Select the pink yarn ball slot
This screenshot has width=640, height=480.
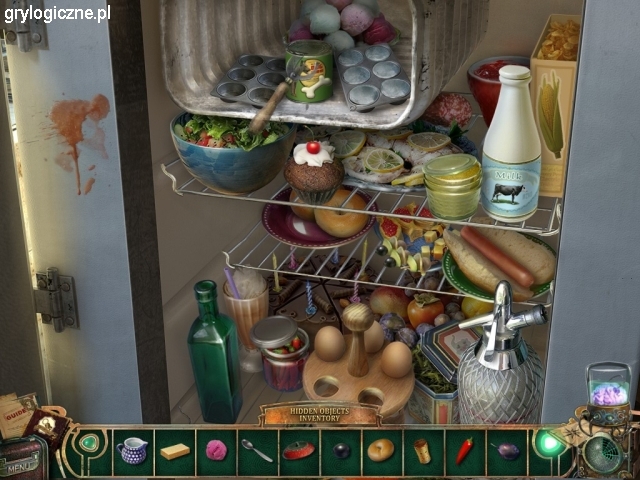(216, 450)
